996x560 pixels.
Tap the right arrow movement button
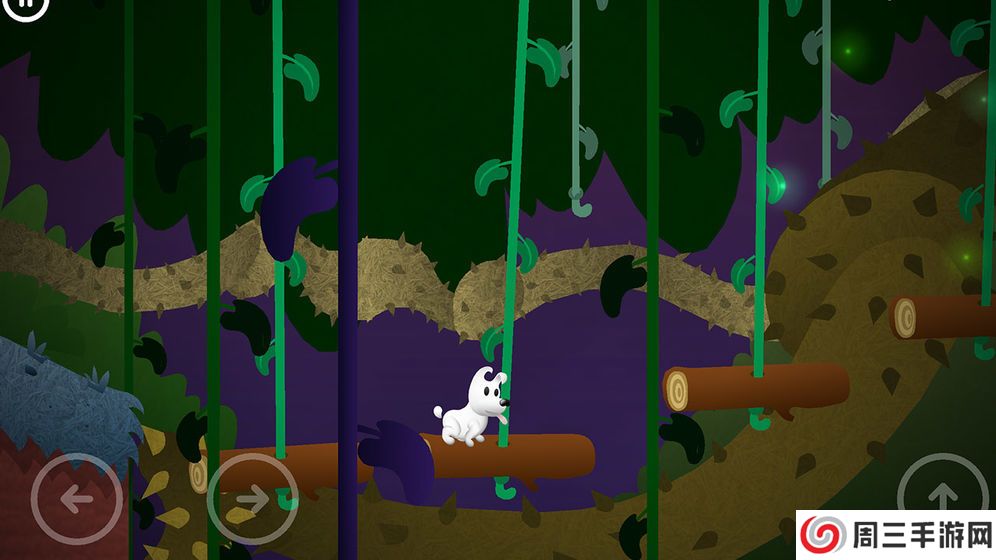[x=252, y=498]
